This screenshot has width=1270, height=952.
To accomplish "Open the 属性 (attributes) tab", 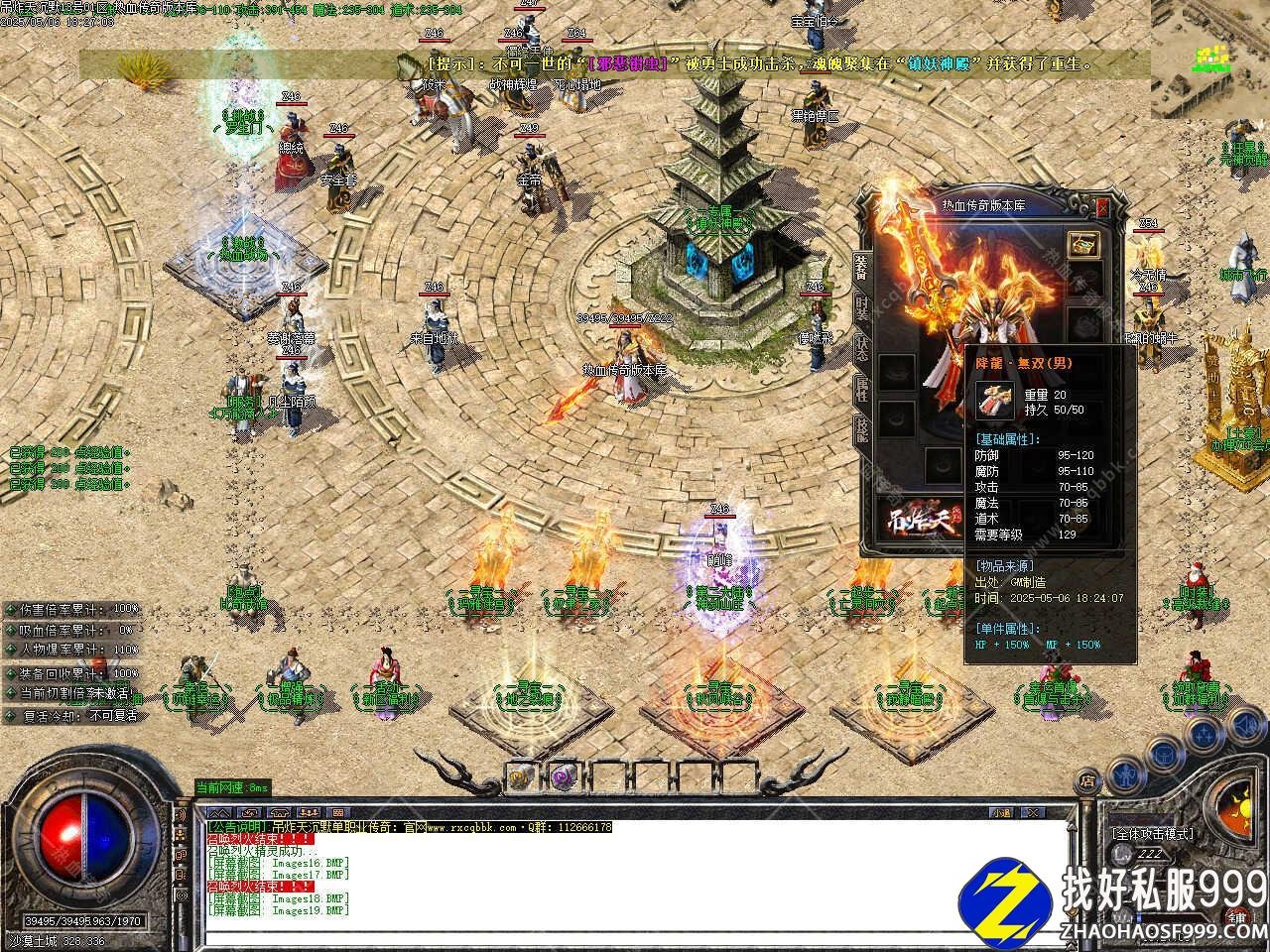I will pos(861,391).
